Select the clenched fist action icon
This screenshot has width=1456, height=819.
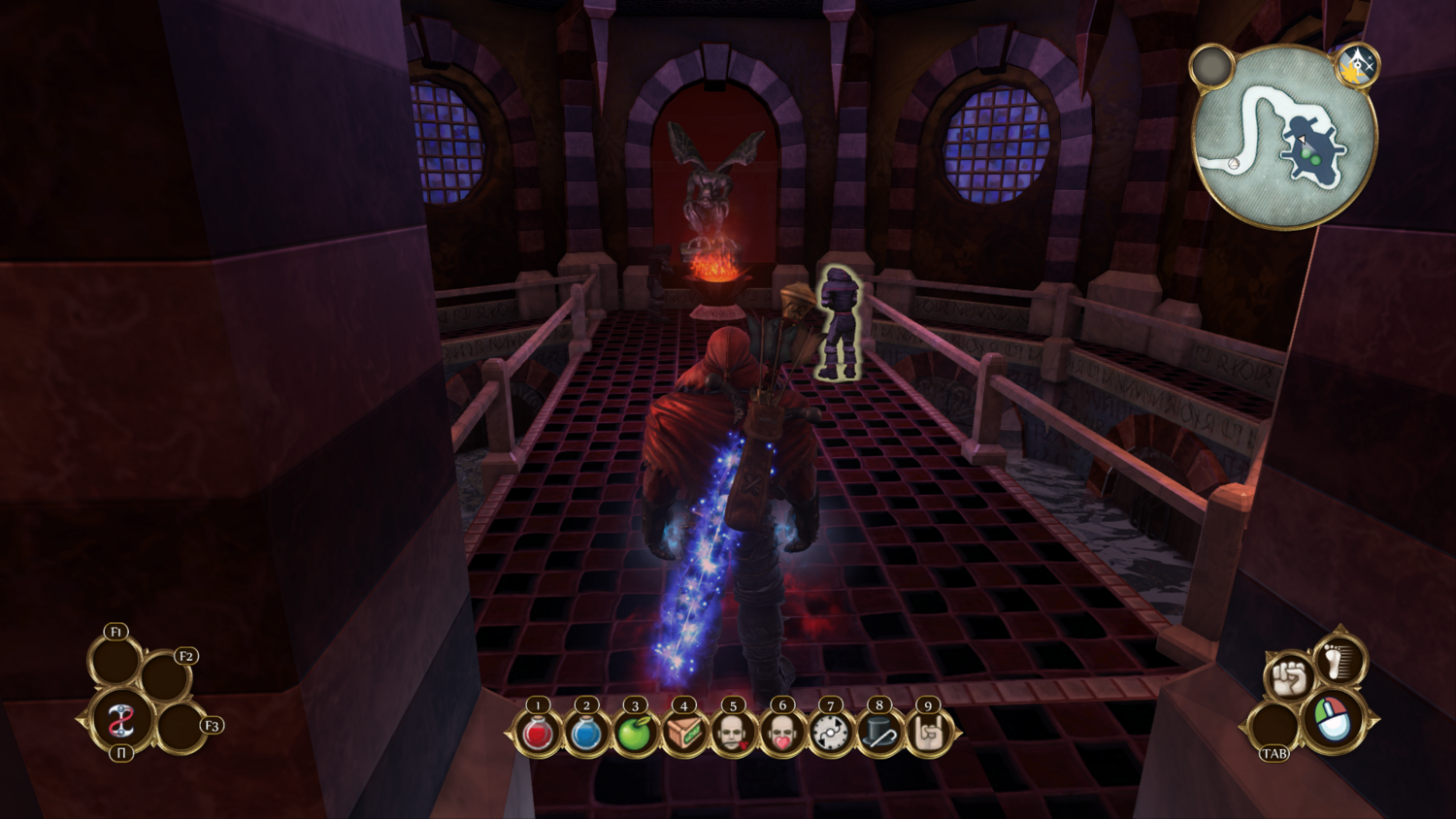point(1289,675)
